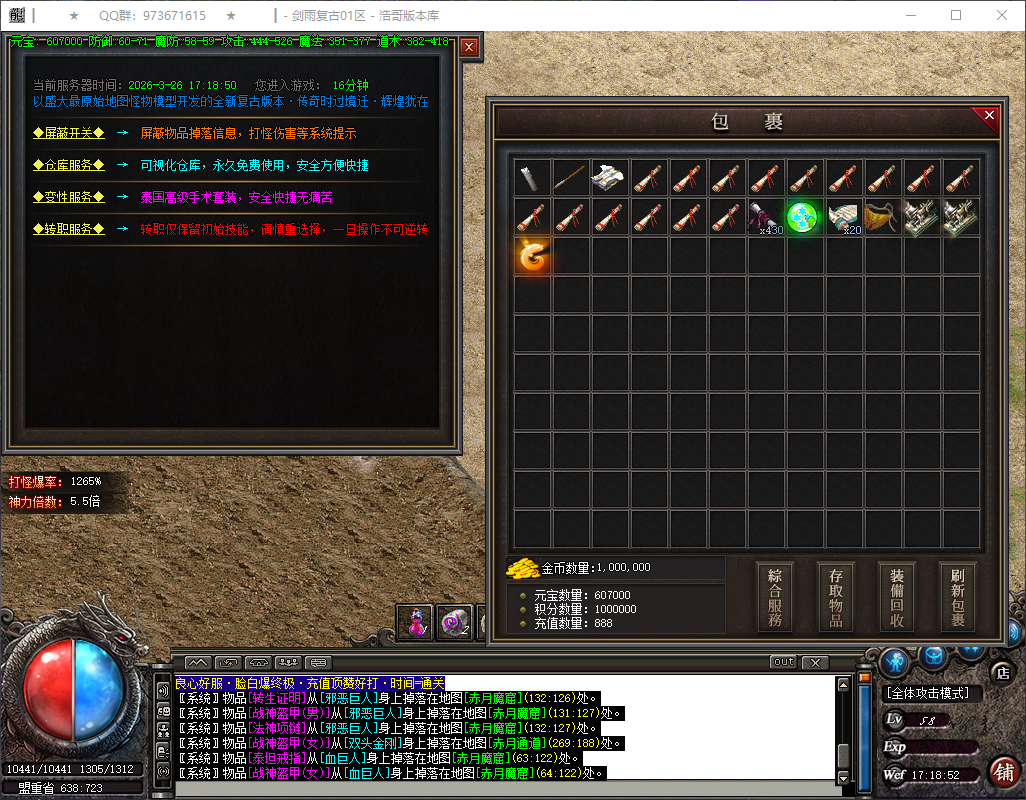Select the orange spiral shell item
The width and height of the screenshot is (1026, 800).
[x=532, y=256]
